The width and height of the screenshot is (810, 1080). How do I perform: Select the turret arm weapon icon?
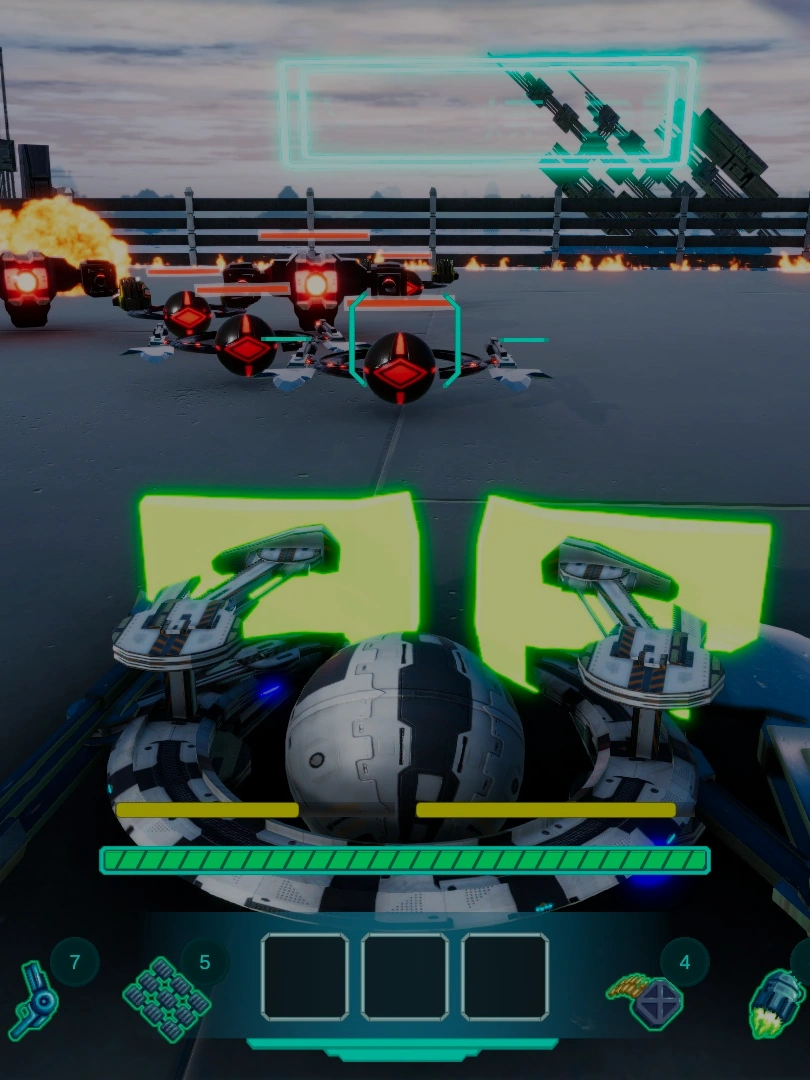point(33,998)
